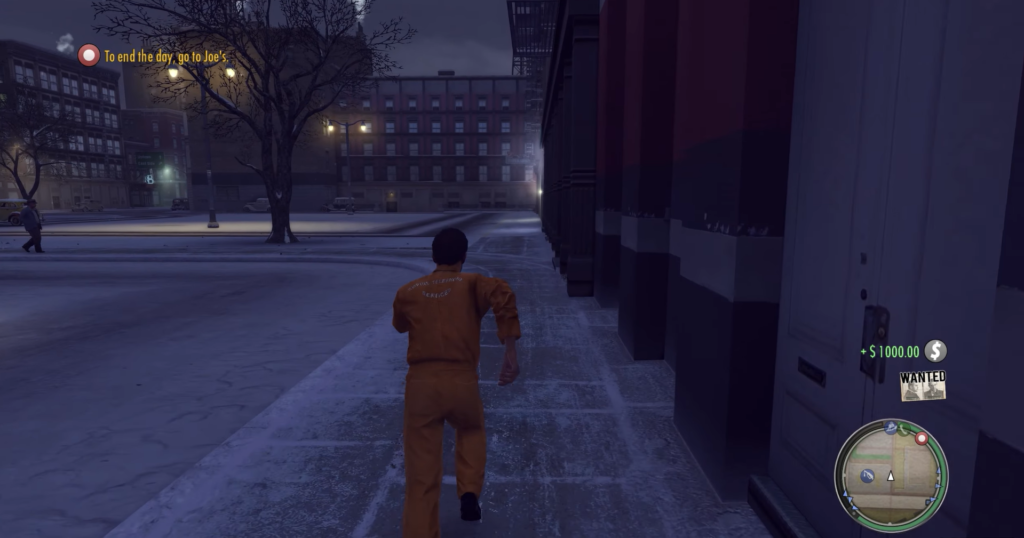Select the red objective marker on the minimap

pos(921,438)
